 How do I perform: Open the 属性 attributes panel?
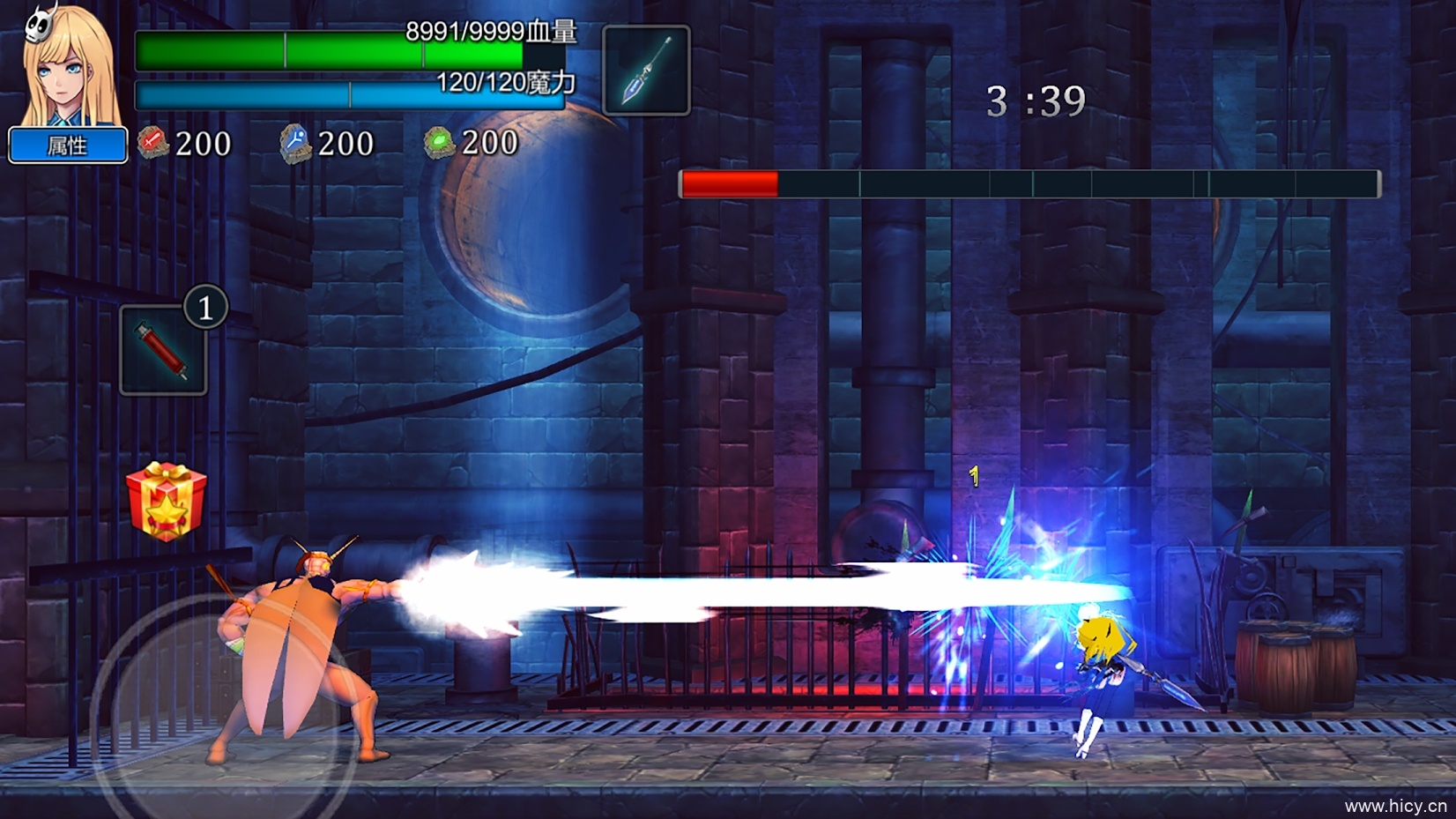point(68,145)
